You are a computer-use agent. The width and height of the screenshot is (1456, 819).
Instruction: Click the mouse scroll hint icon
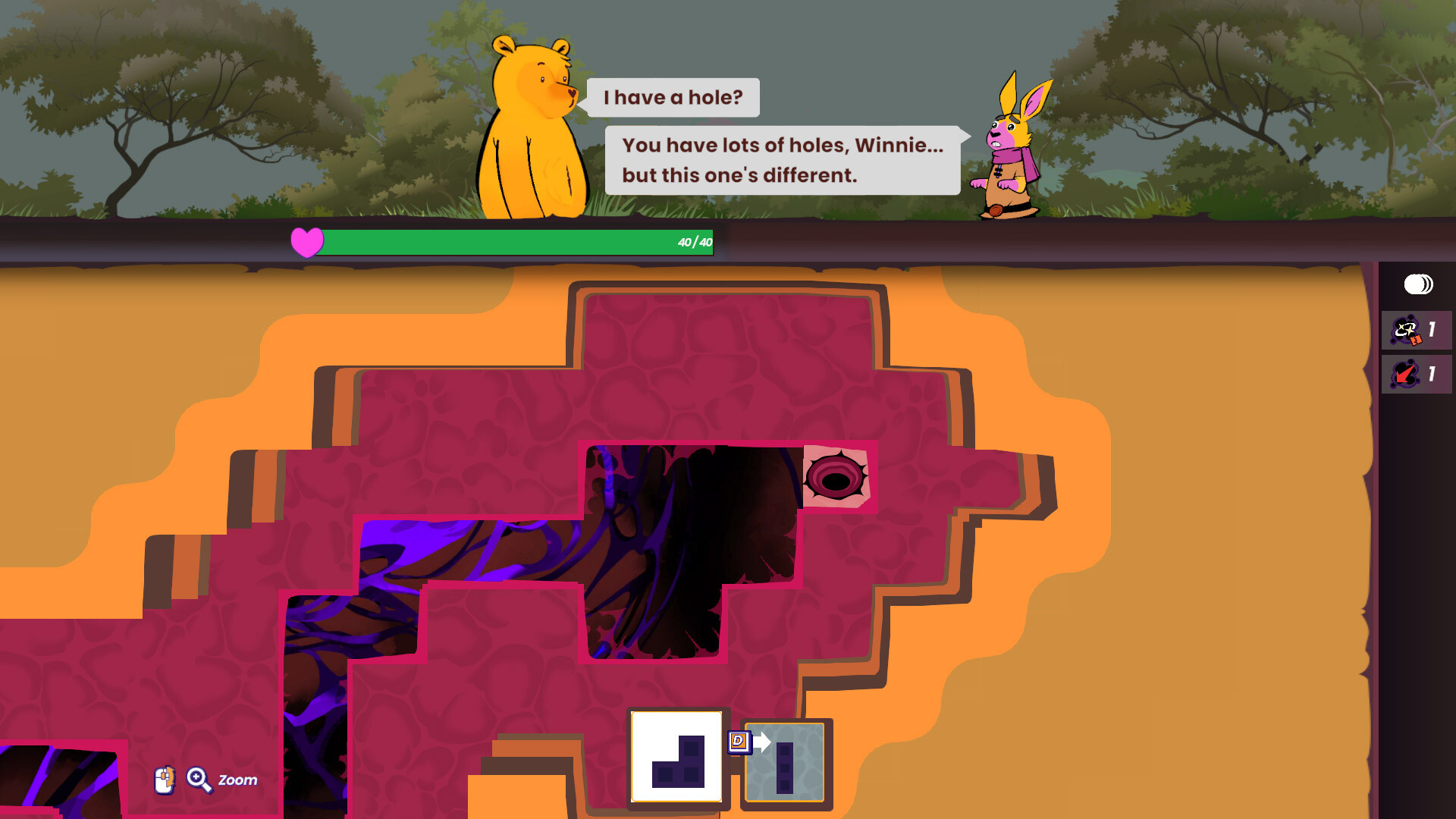coord(164,780)
